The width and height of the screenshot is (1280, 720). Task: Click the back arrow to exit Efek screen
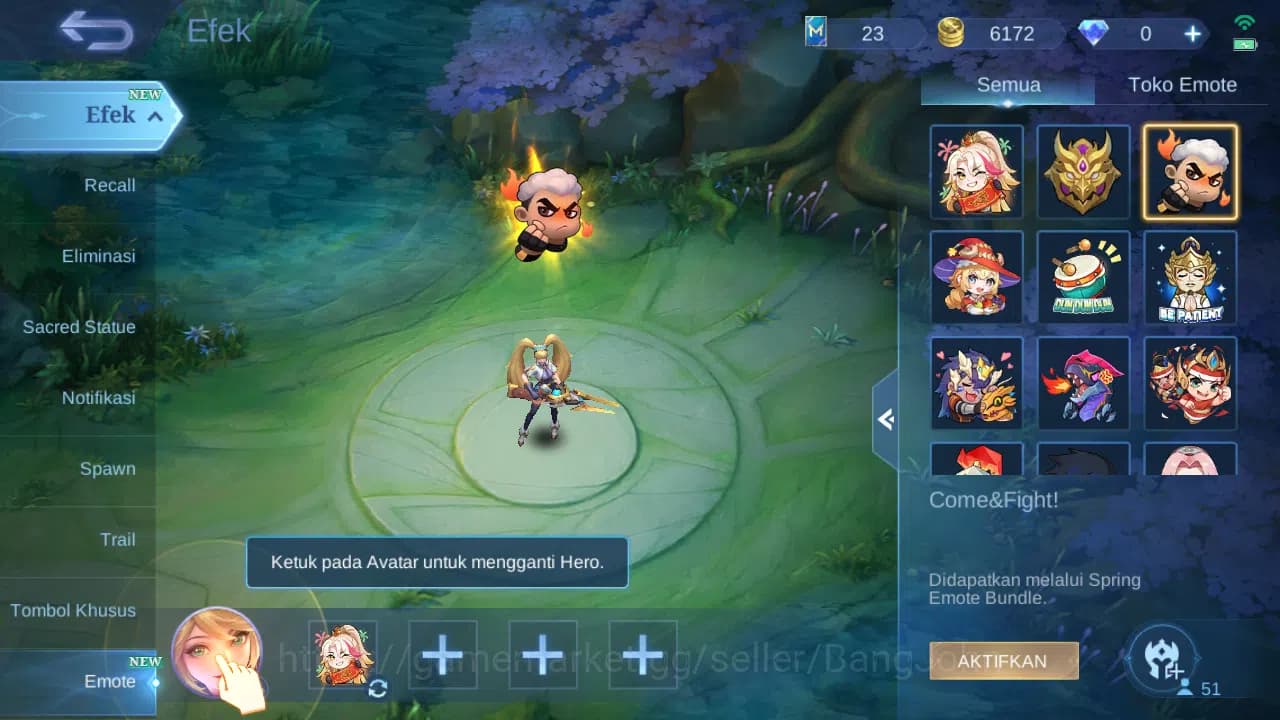(x=95, y=30)
